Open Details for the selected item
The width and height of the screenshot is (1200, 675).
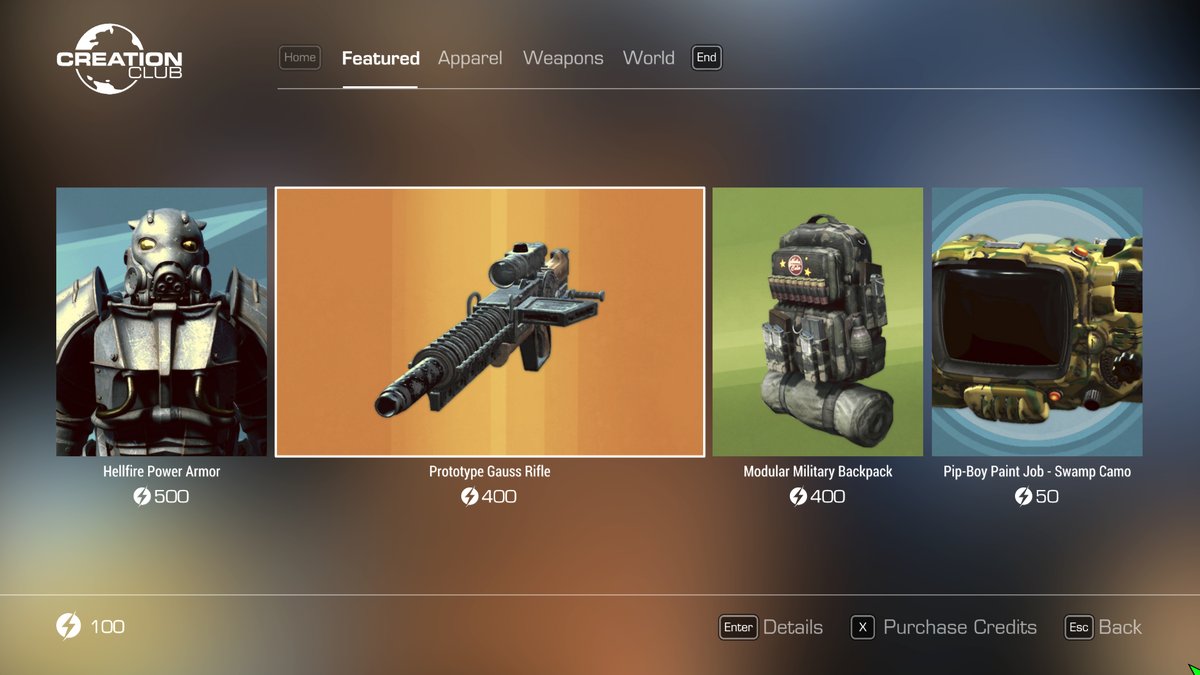pyautogui.click(x=771, y=627)
